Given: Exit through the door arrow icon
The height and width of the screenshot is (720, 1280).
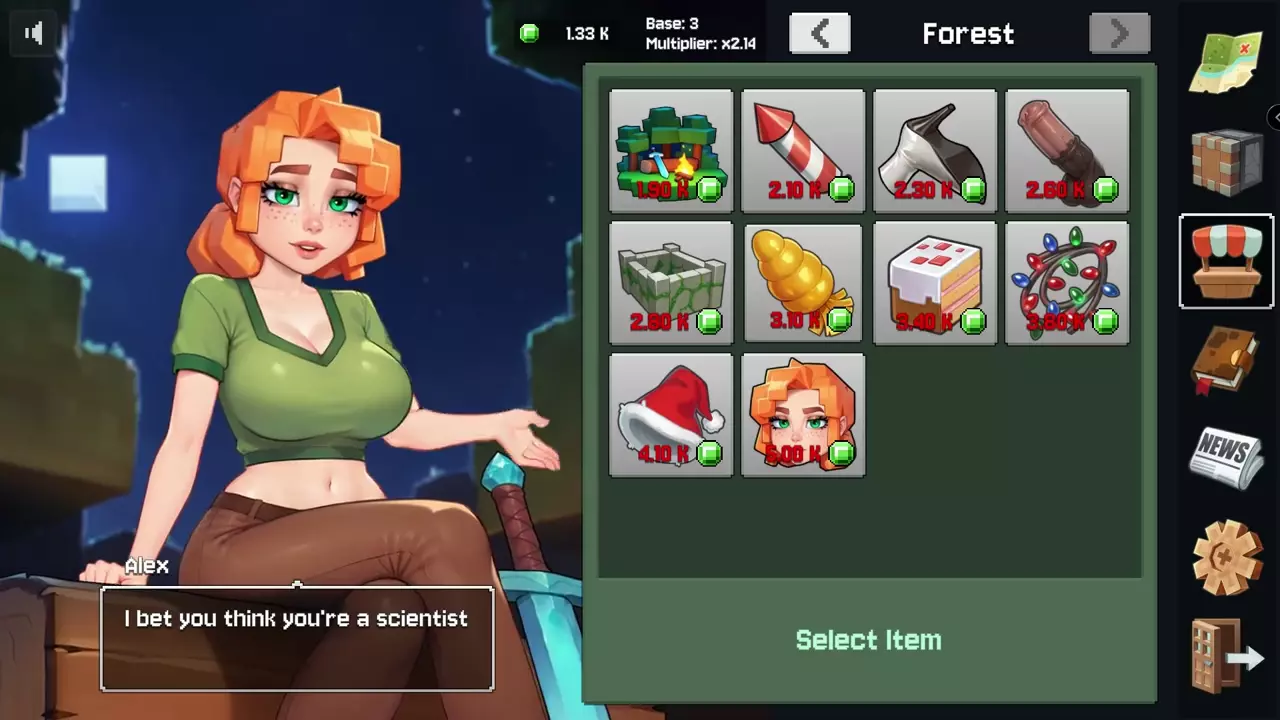Looking at the screenshot, I should pos(1227,655).
